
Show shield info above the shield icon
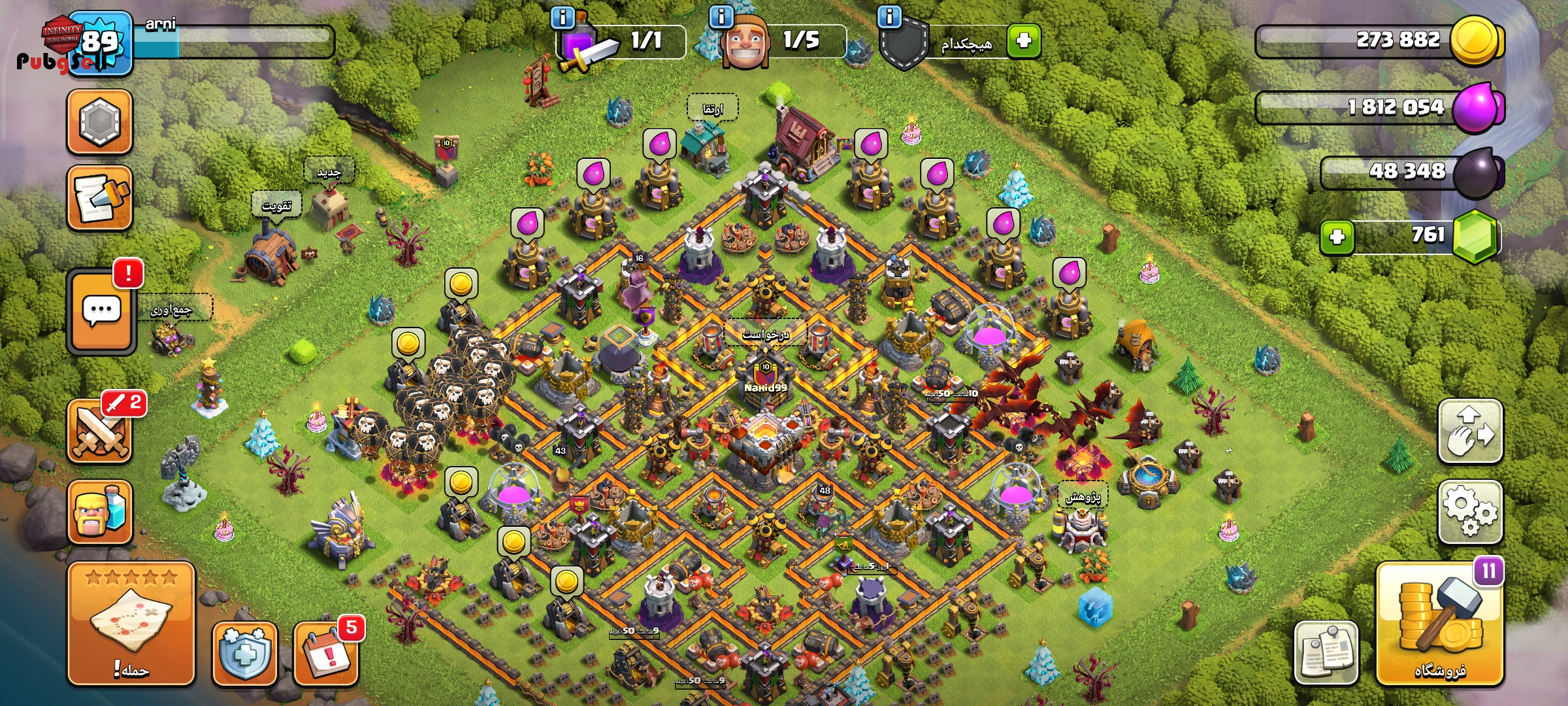coord(889,17)
